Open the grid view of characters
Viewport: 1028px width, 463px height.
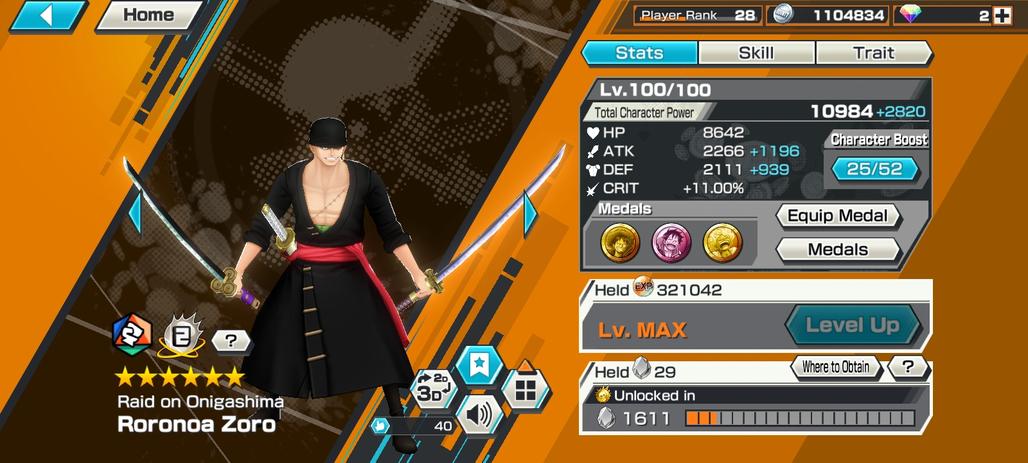point(524,389)
